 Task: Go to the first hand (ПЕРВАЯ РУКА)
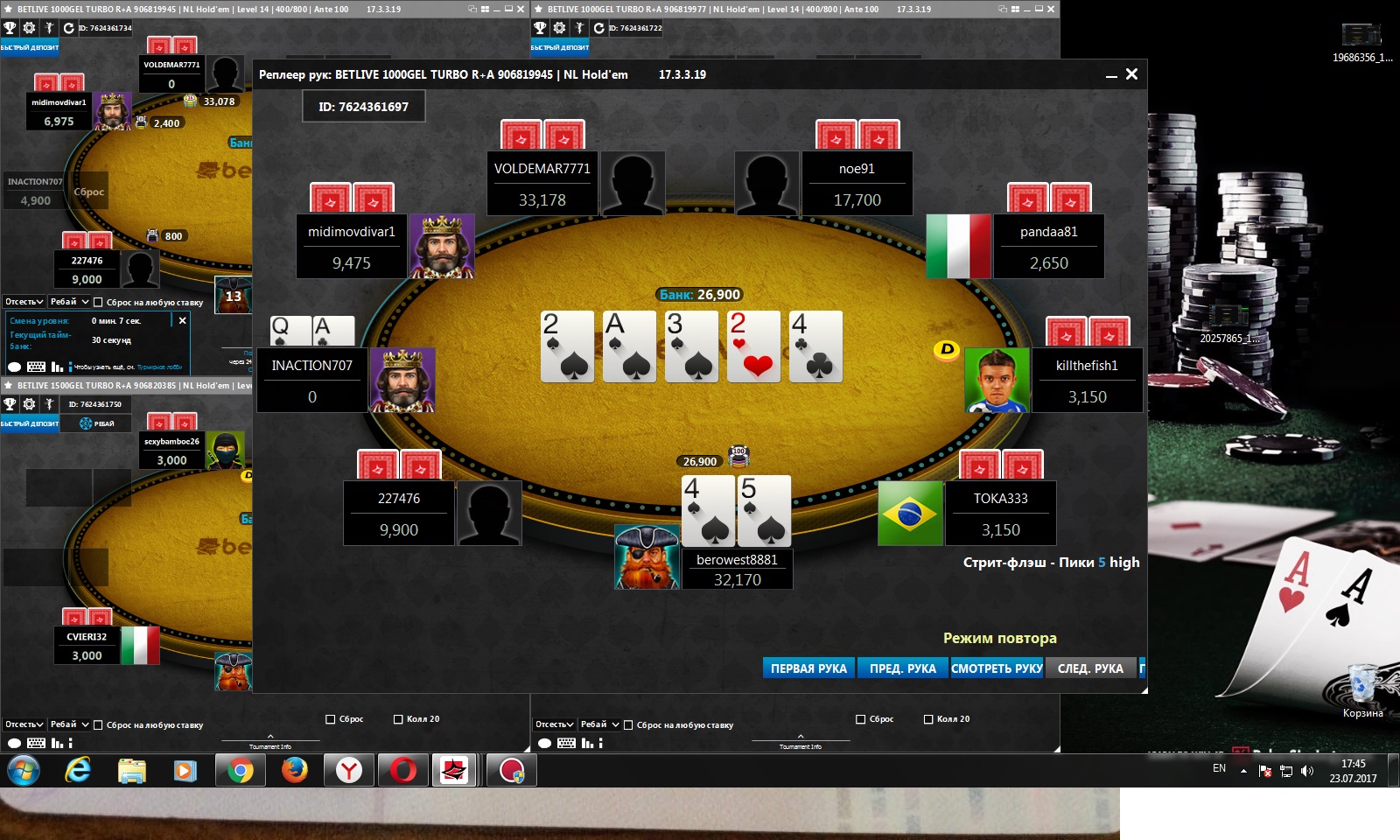(x=808, y=668)
